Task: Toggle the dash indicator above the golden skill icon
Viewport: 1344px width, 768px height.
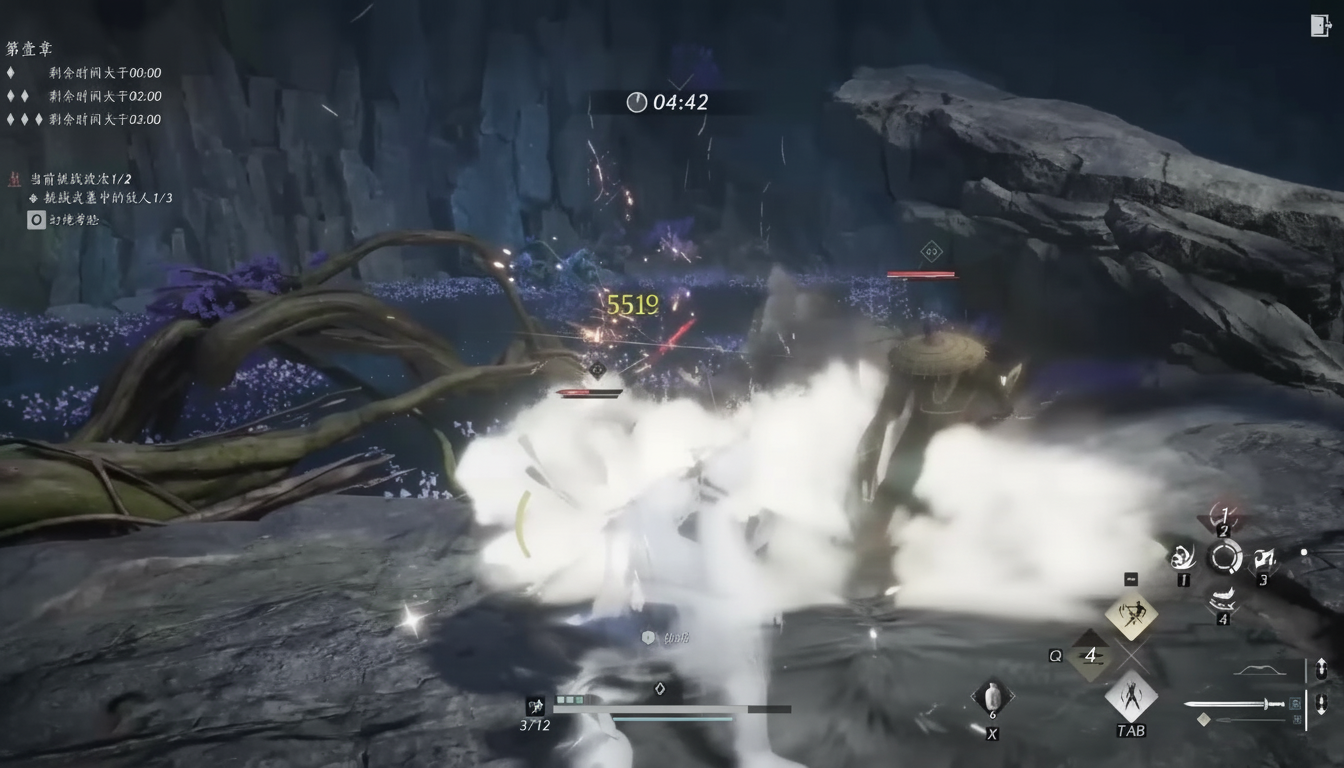Action: pyautogui.click(x=1130, y=577)
